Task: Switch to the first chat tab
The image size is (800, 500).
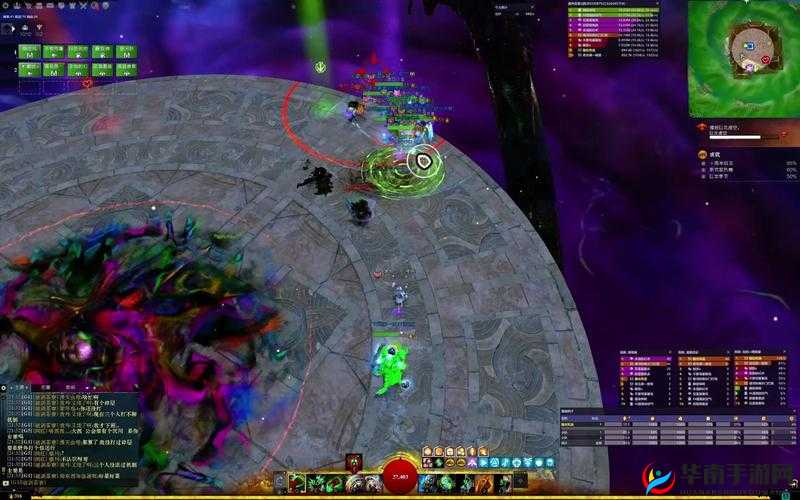Action: tap(20, 386)
